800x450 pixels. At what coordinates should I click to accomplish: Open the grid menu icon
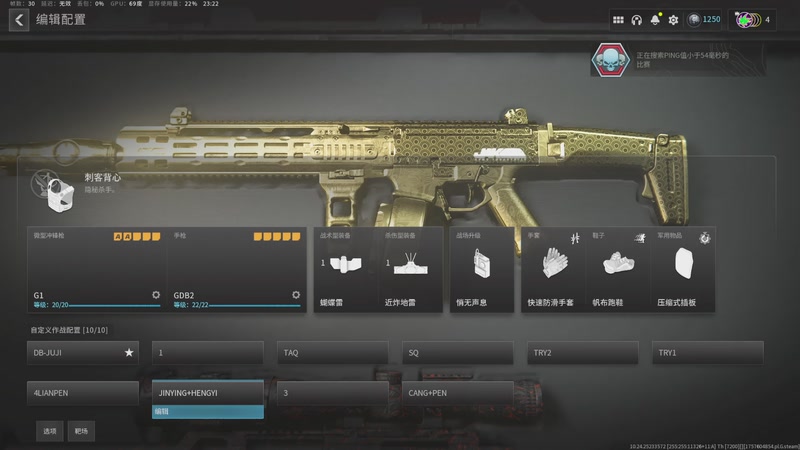(x=618, y=20)
